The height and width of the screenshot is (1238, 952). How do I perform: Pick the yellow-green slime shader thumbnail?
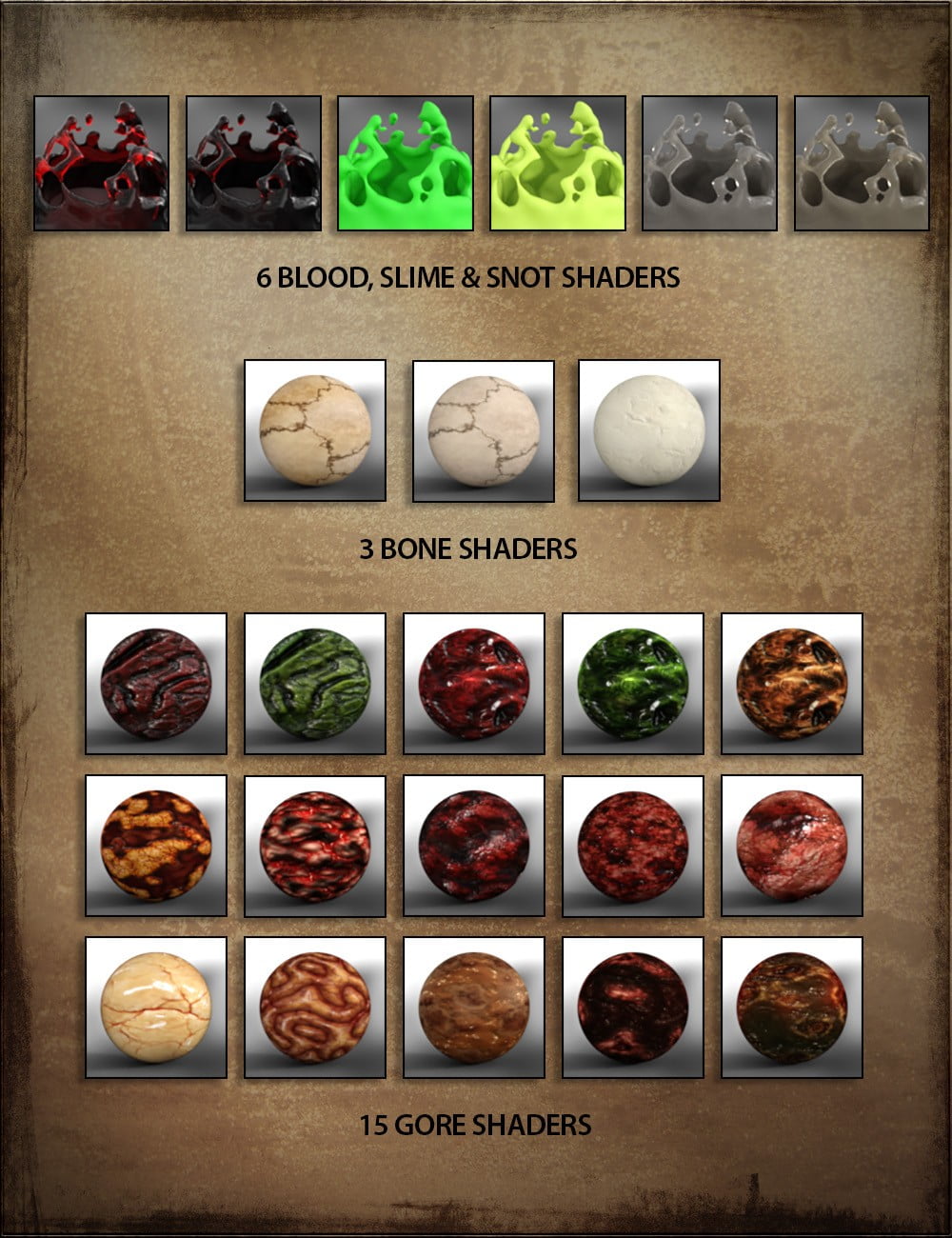pos(558,163)
